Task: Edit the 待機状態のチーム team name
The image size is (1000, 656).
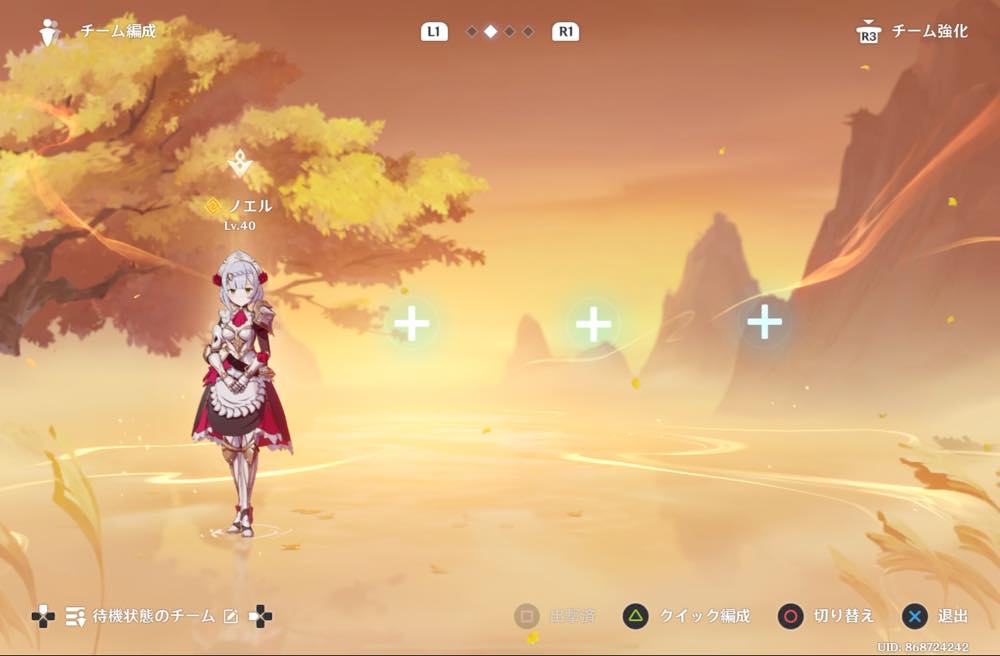Action: 231,617
